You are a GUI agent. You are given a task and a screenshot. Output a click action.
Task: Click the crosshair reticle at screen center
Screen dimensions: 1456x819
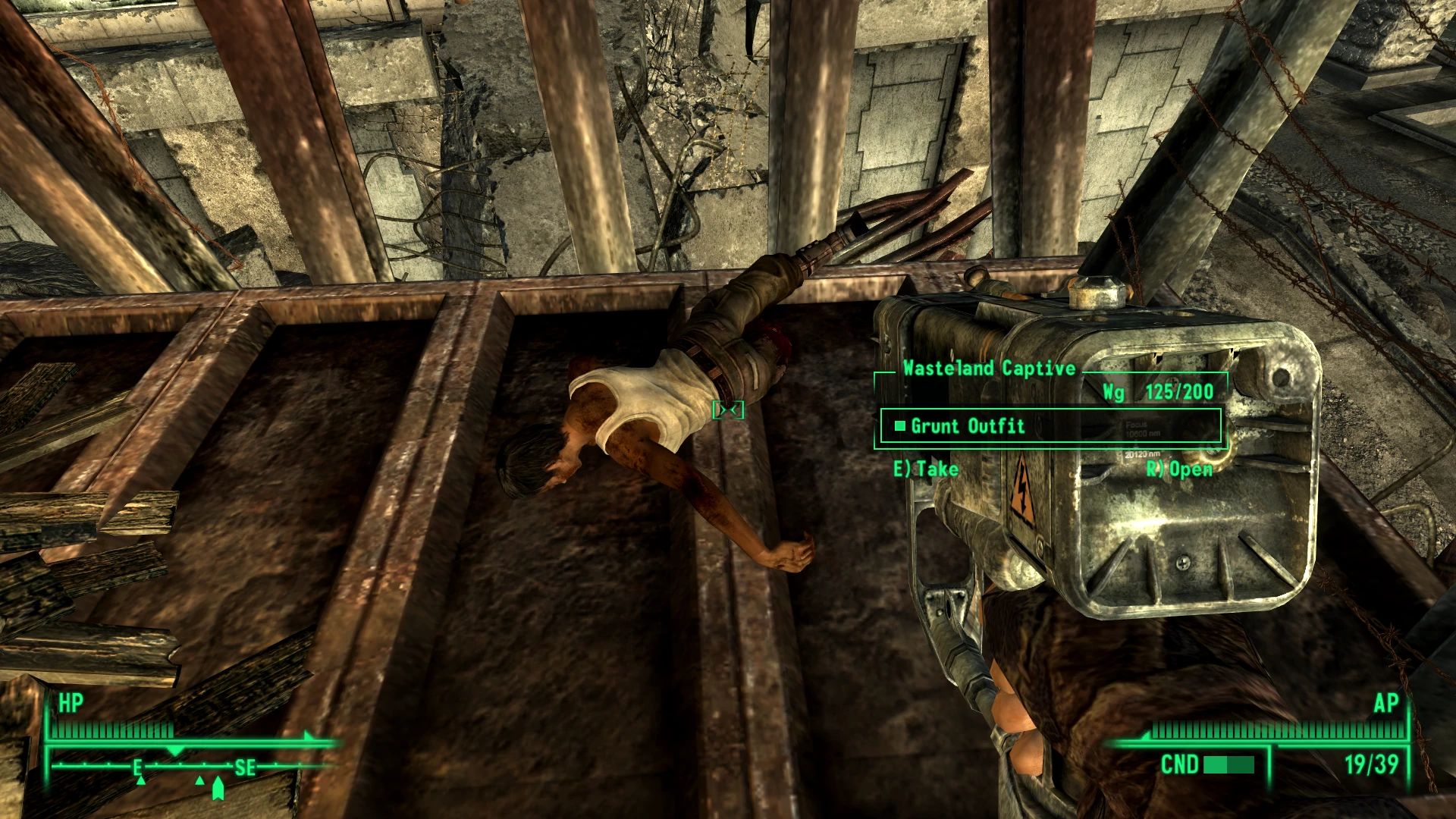click(x=728, y=409)
